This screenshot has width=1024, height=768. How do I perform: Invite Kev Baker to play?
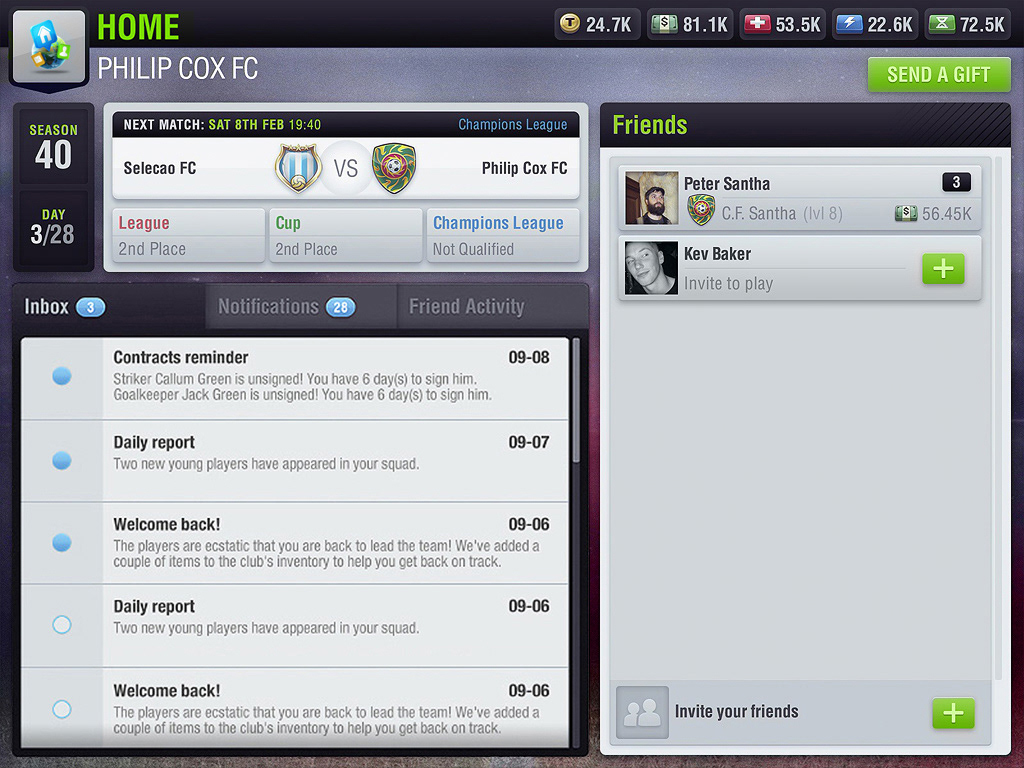click(943, 268)
